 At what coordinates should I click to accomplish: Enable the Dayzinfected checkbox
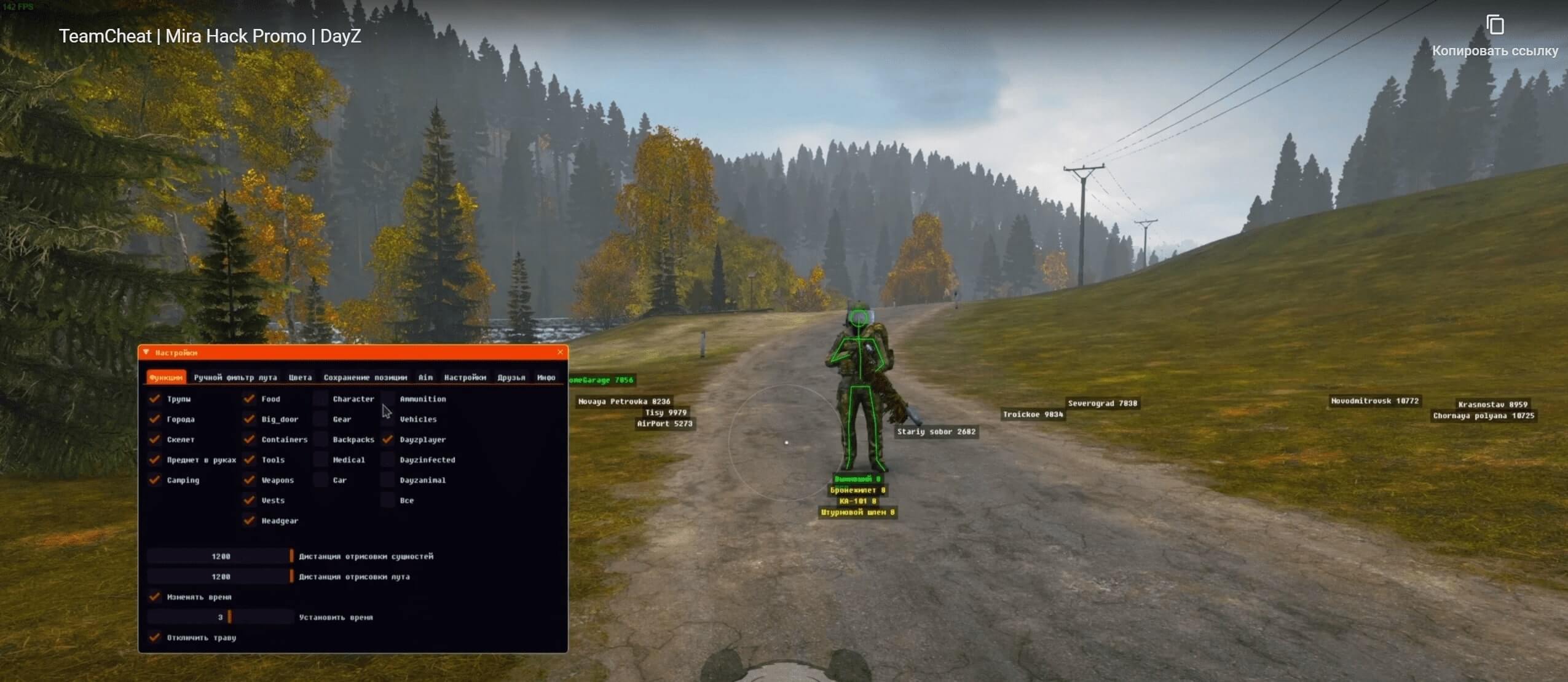(387, 460)
